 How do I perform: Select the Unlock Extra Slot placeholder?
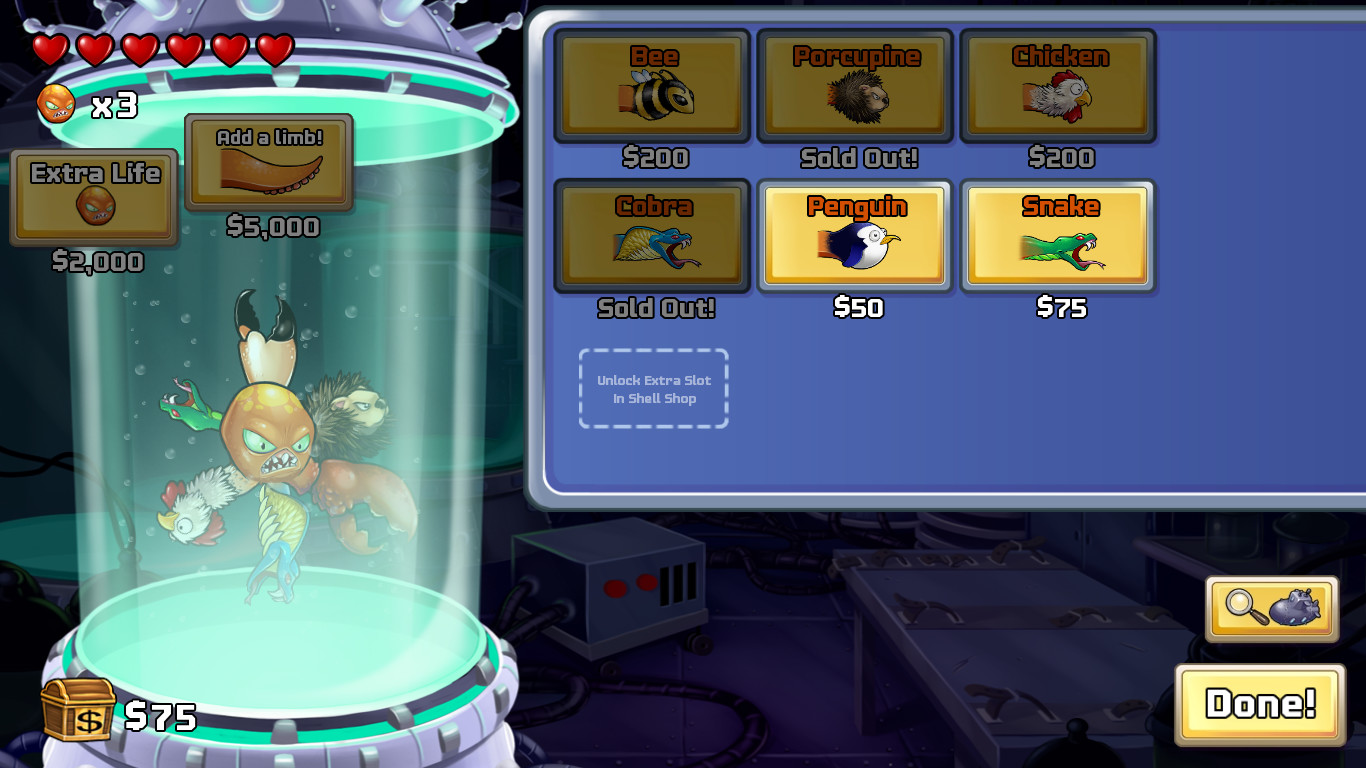pos(653,388)
